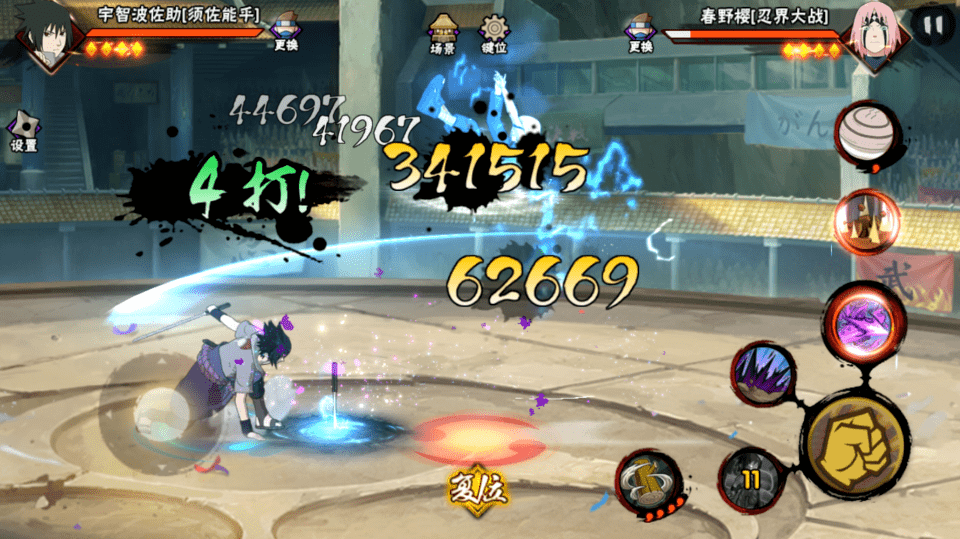Open the 设置 shuriken settings
Viewport: 960px width, 539px height.
pos(23,131)
